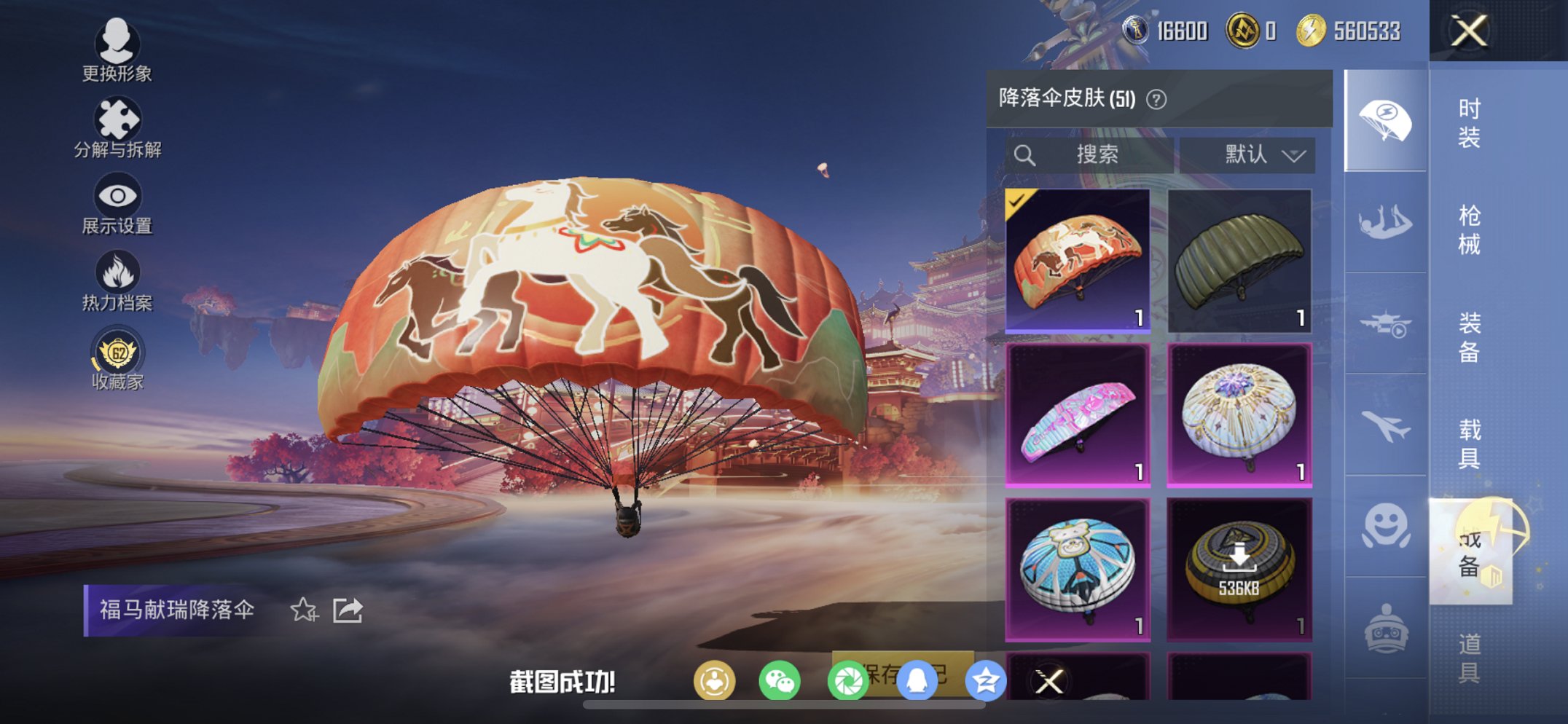Switch to the 时装 fashion tab
Screen dimensions: 1568x724
1469,122
